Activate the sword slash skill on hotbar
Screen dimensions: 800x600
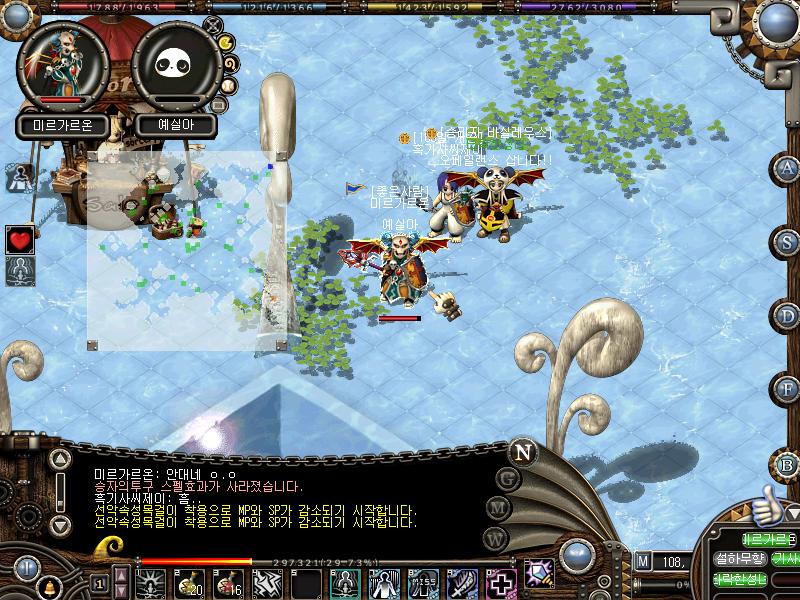click(x=462, y=582)
